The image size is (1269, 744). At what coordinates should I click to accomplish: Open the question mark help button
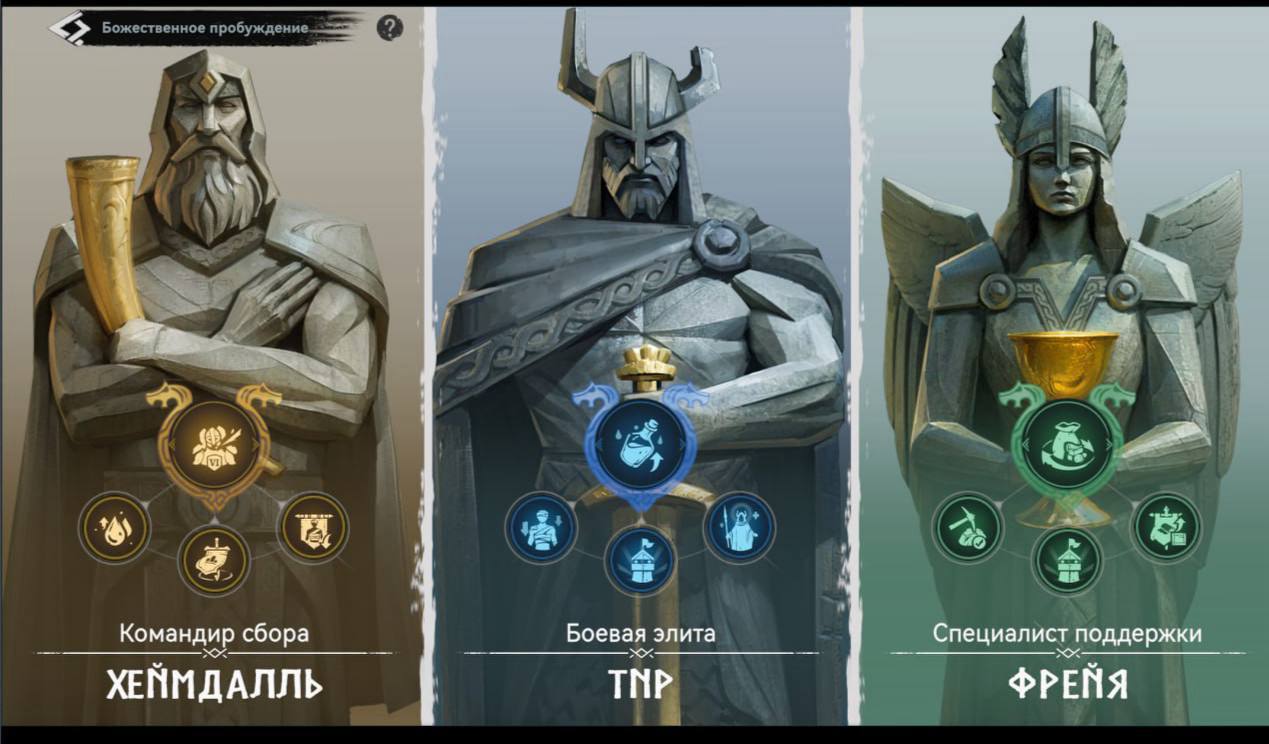390,28
